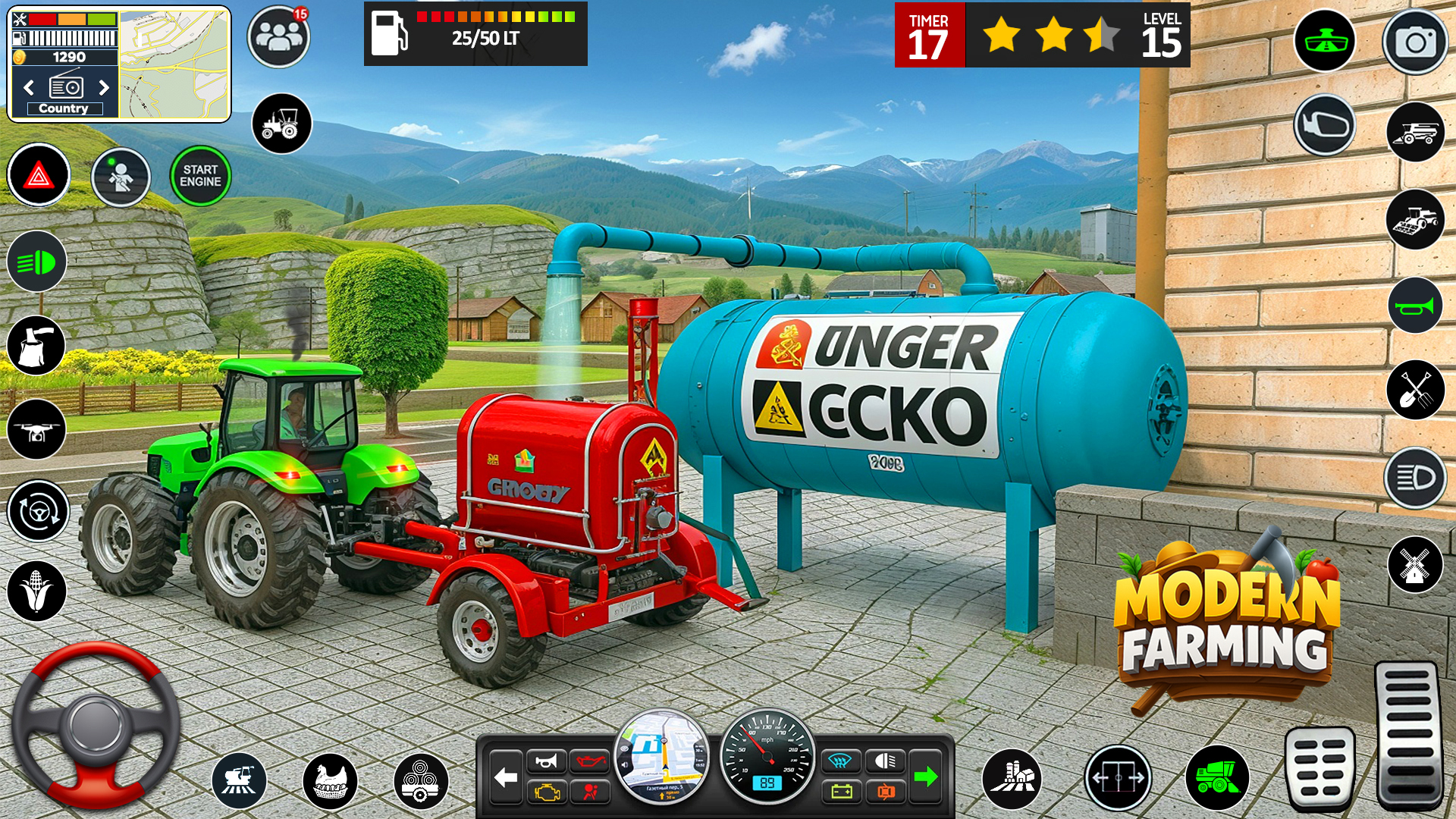This screenshot has height=819, width=1456.
Task: Activate the drone camera view
Action: point(36,430)
